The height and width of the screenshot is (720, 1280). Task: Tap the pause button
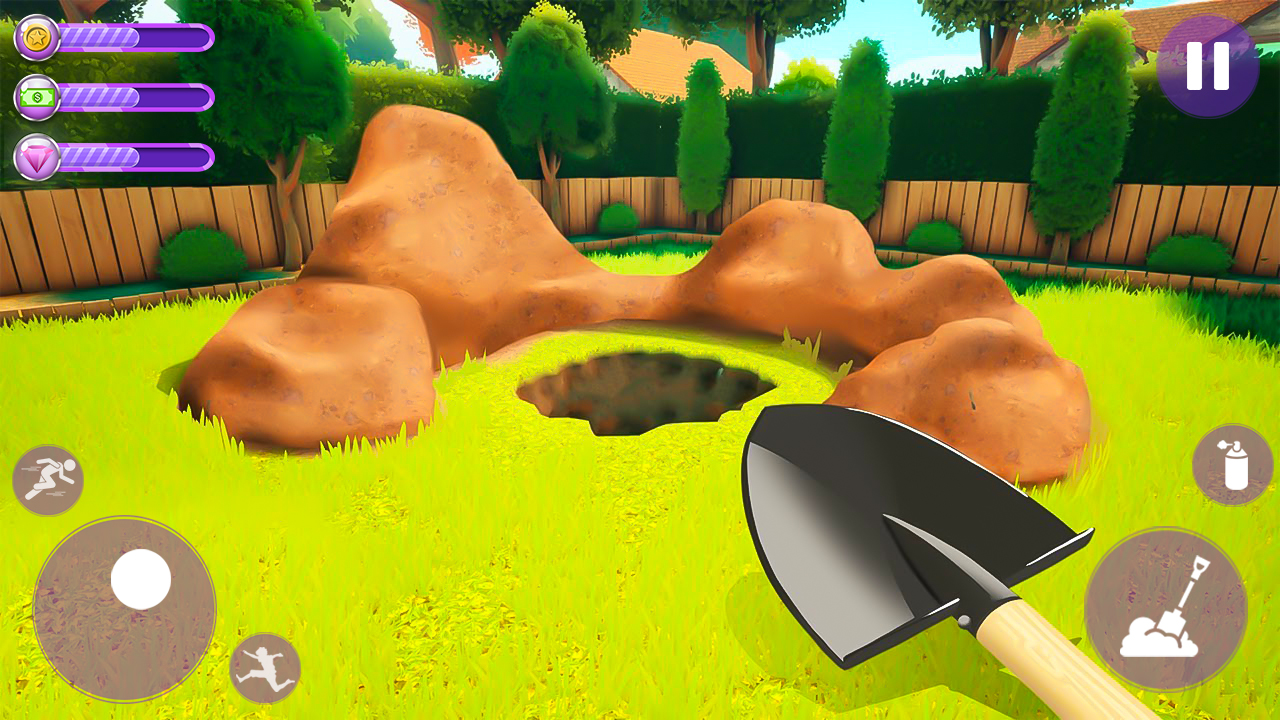(x=1210, y=65)
